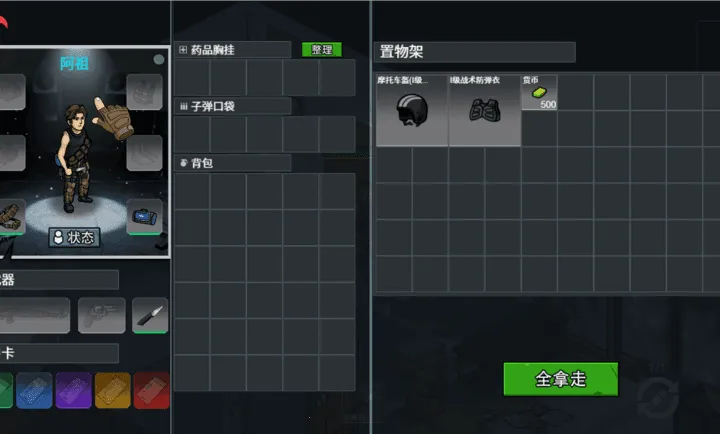This screenshot has width=720, height=434.
Task: Select the motorcycle helmet on the shelf
Action: point(412,110)
